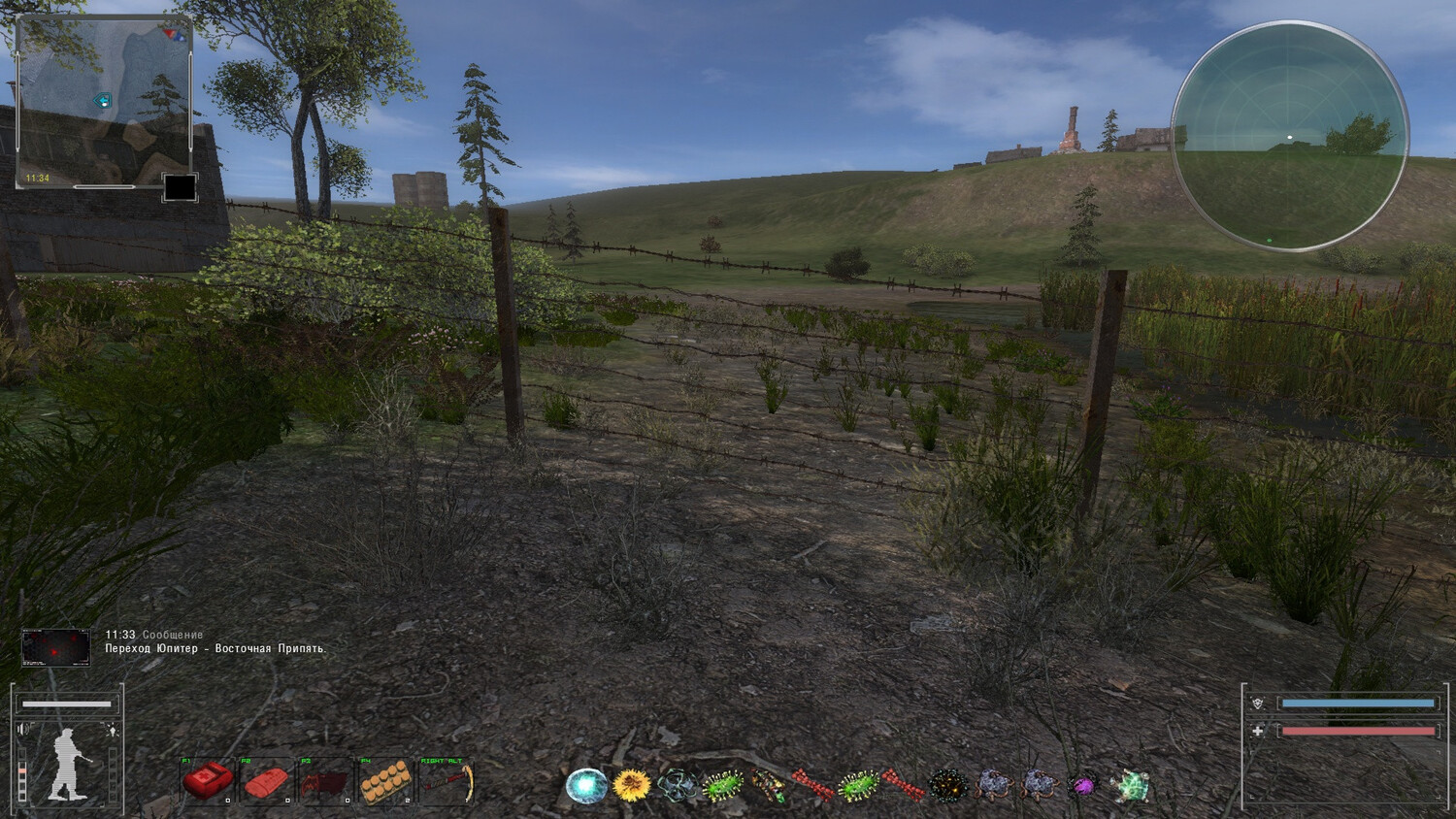Screen dimensions: 1456x819
Task: Use the bandage in the F2 slot
Action: (267, 782)
